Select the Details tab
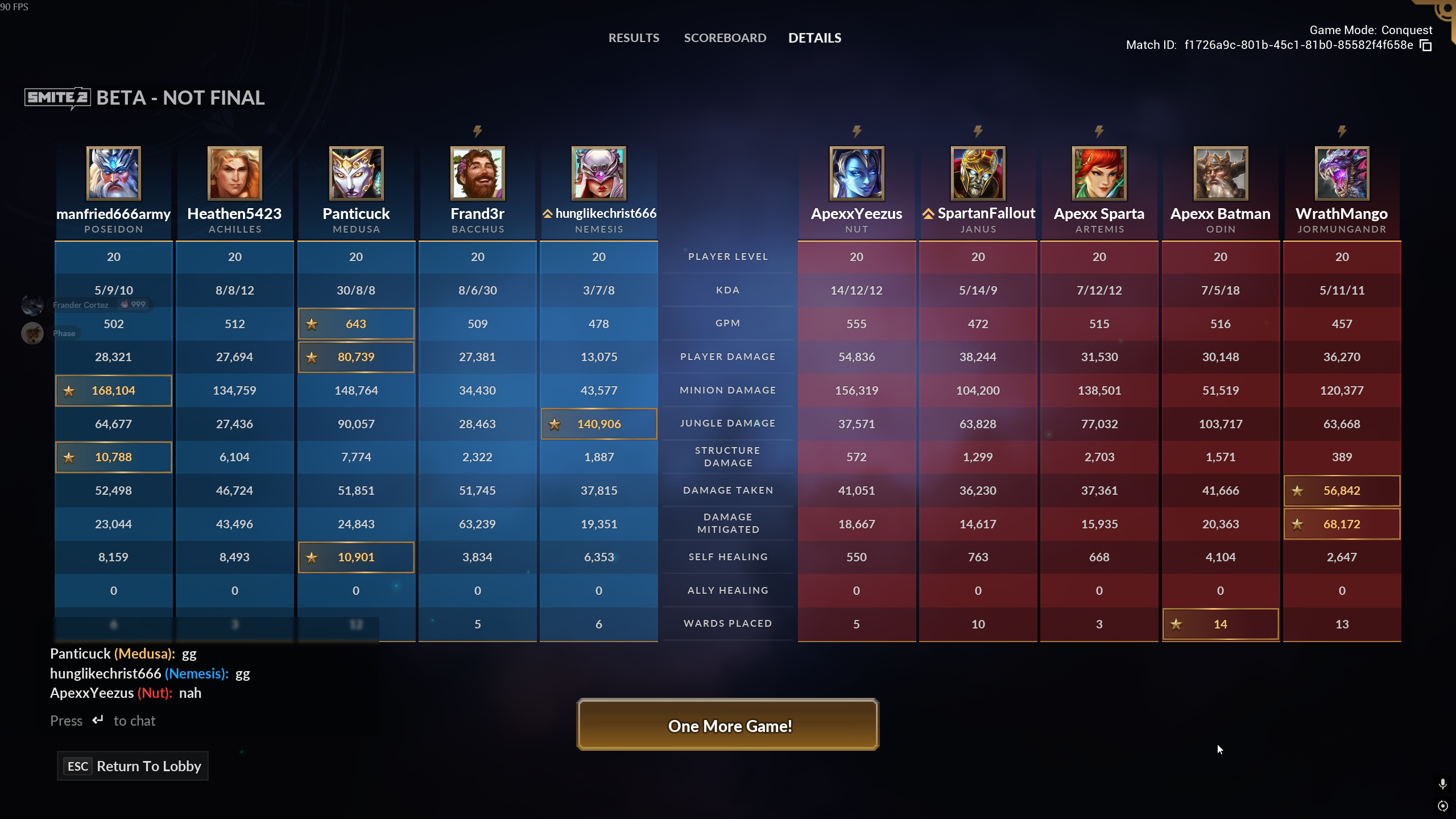 tap(814, 38)
